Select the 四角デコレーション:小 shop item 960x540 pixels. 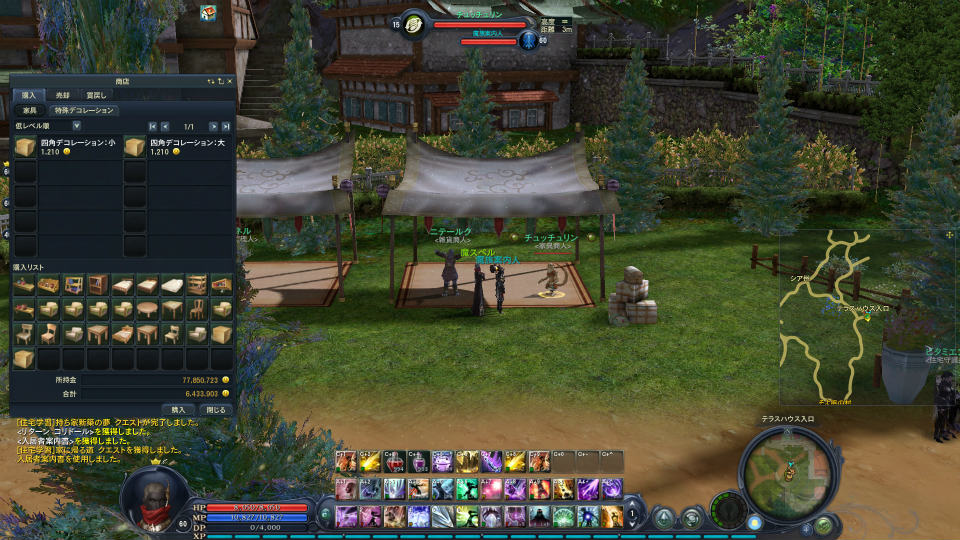tap(26, 148)
